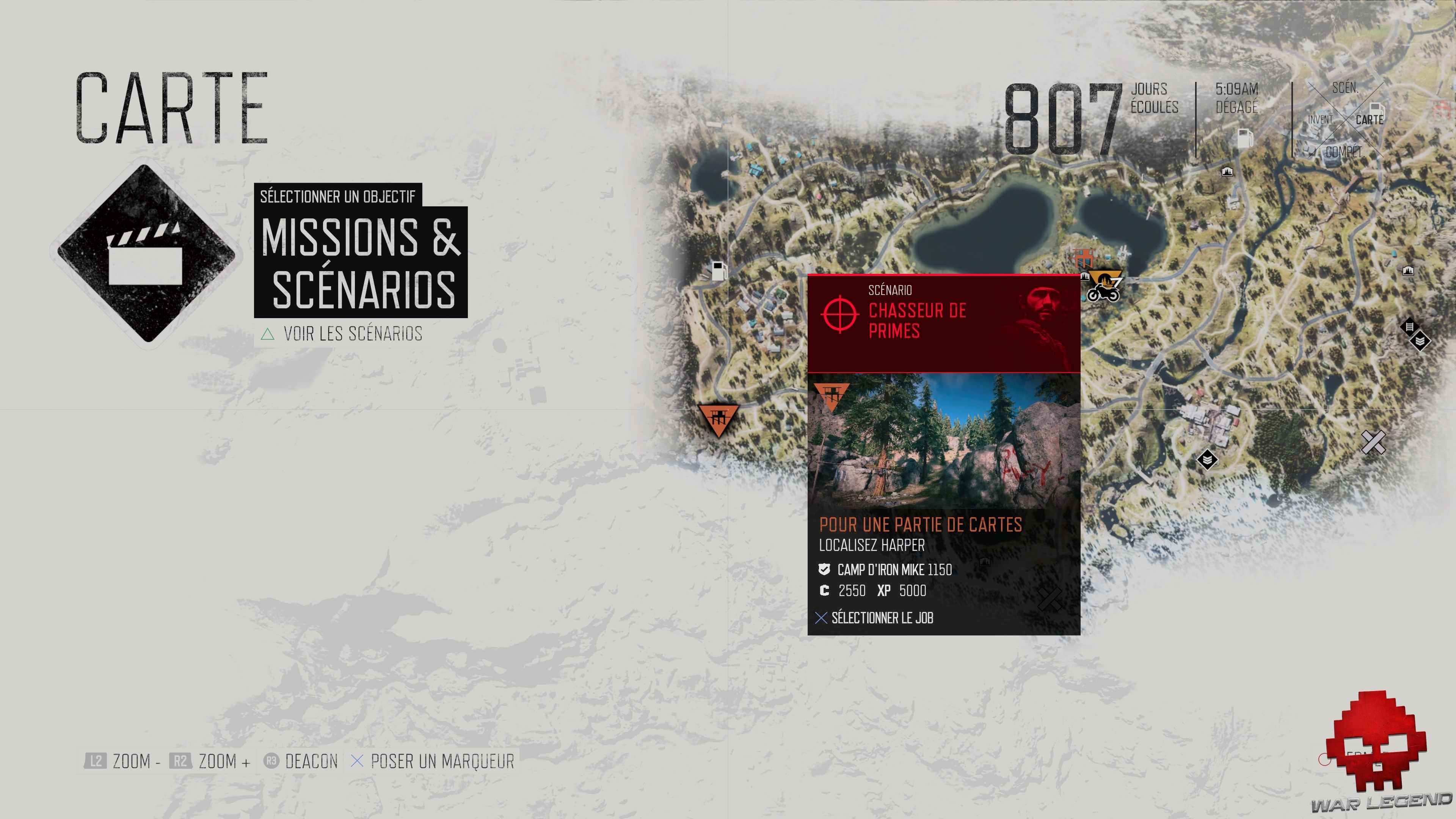Switch to the INVENT. tab
Viewport: 1456px width, 819px height.
click(x=1323, y=120)
